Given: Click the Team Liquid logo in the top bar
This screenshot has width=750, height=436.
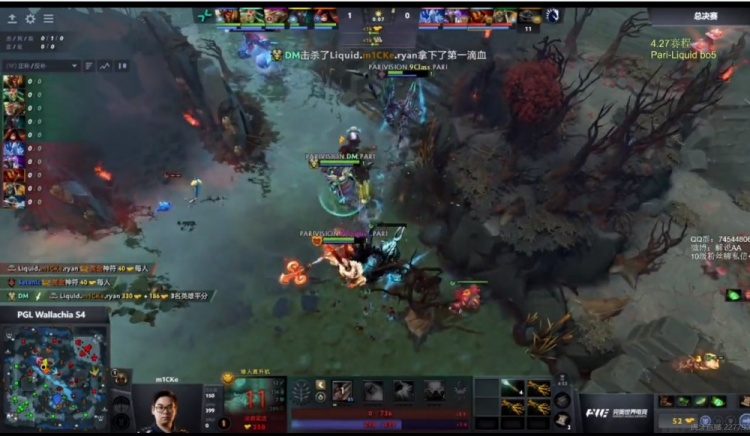Looking at the screenshot, I should click(553, 16).
